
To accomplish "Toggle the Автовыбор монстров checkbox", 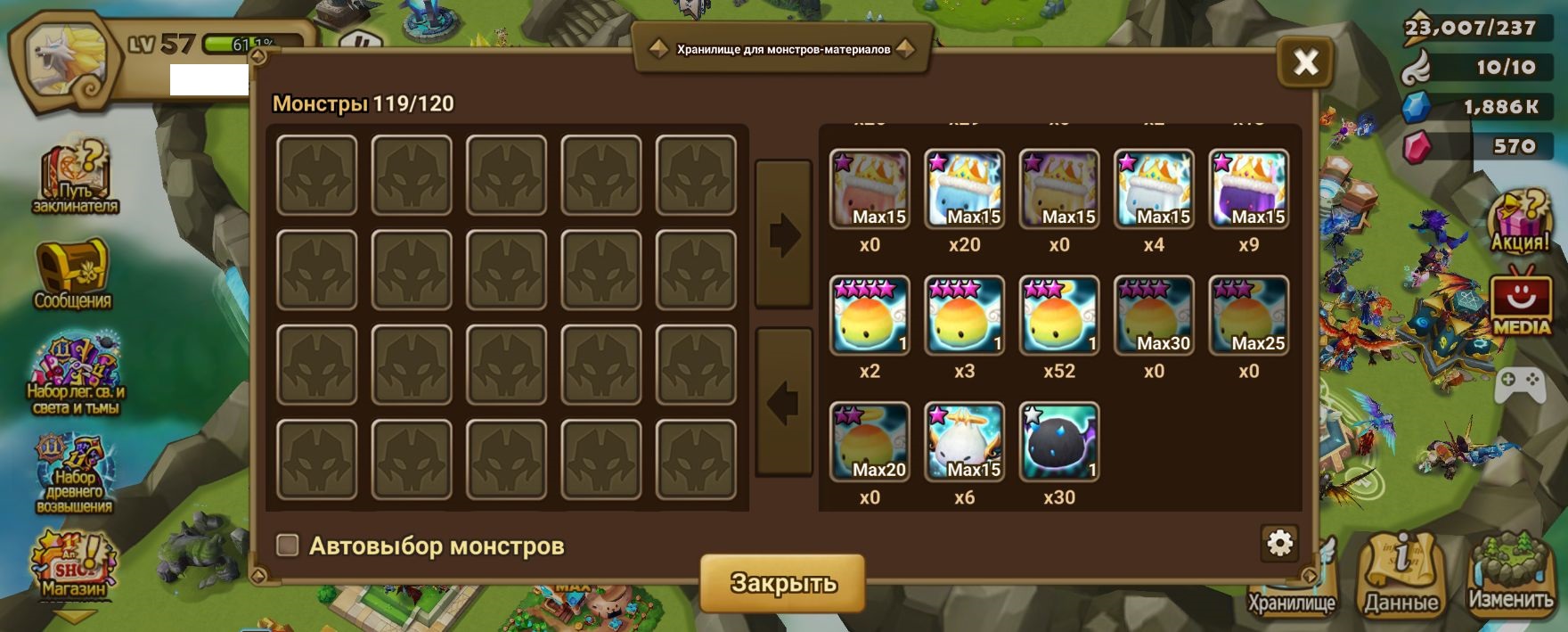I will pos(288,545).
